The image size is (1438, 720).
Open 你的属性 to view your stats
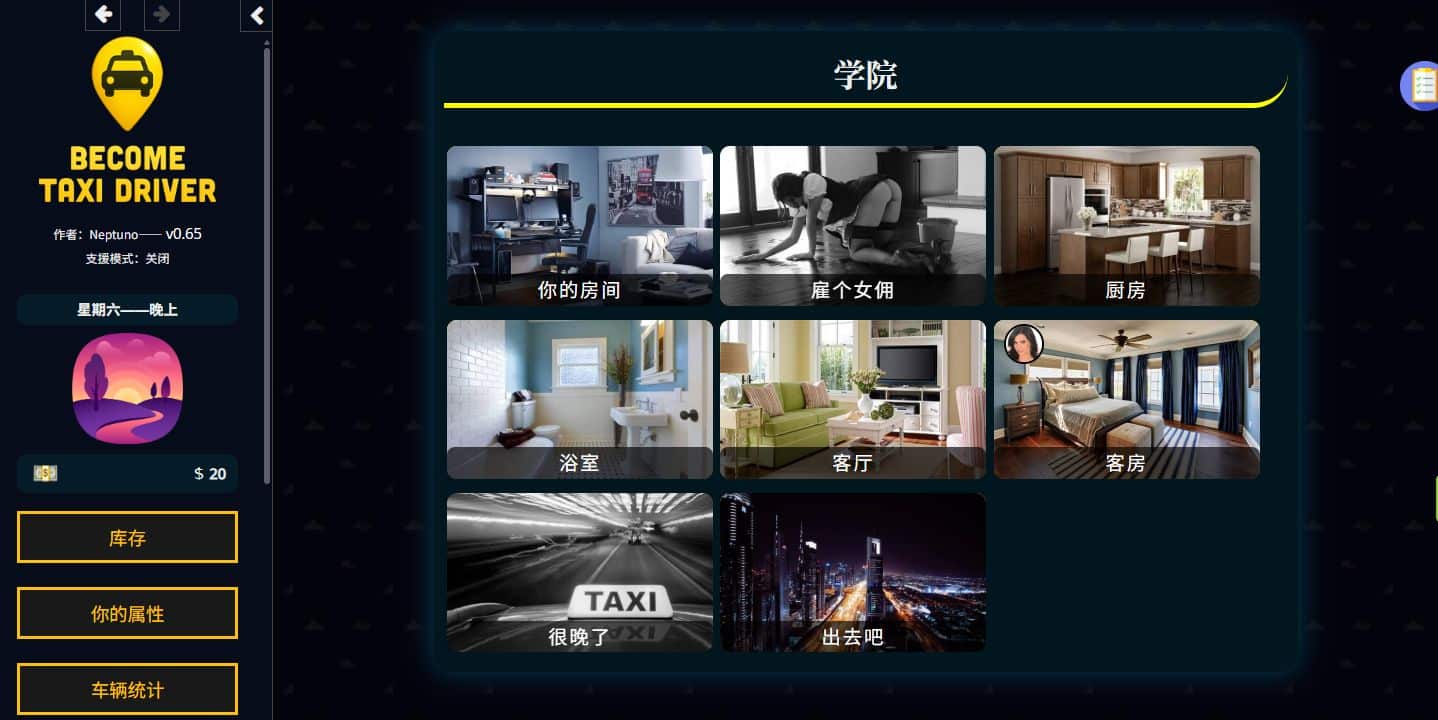click(127, 613)
